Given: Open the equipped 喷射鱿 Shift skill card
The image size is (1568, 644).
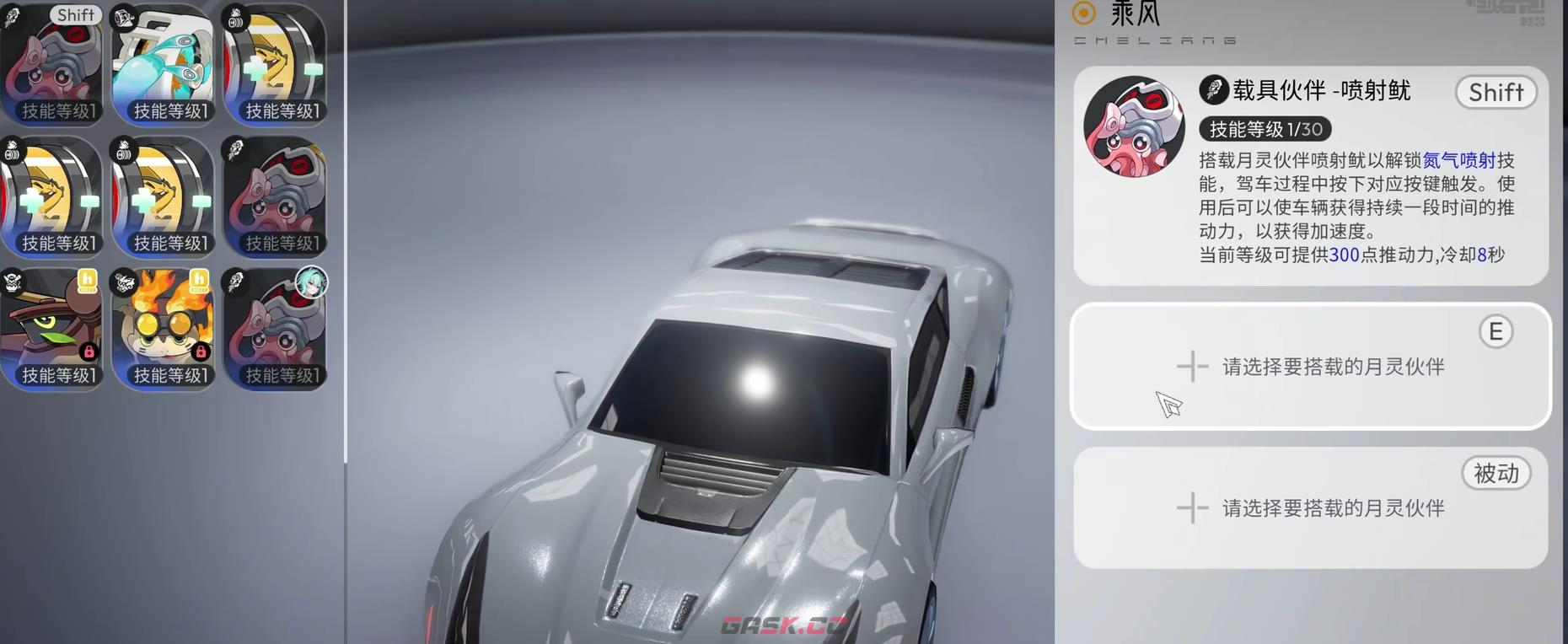Looking at the screenshot, I should click(1309, 175).
